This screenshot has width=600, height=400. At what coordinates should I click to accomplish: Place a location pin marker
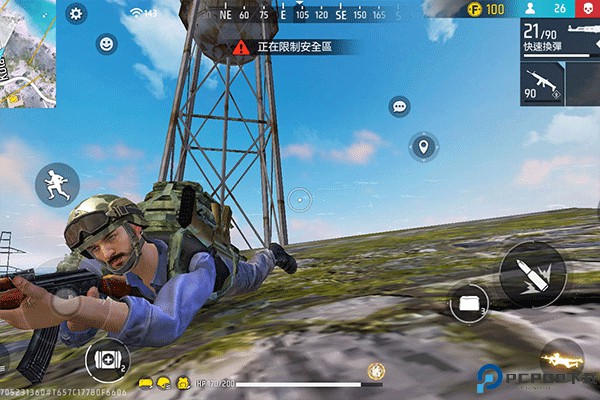[x=424, y=148]
